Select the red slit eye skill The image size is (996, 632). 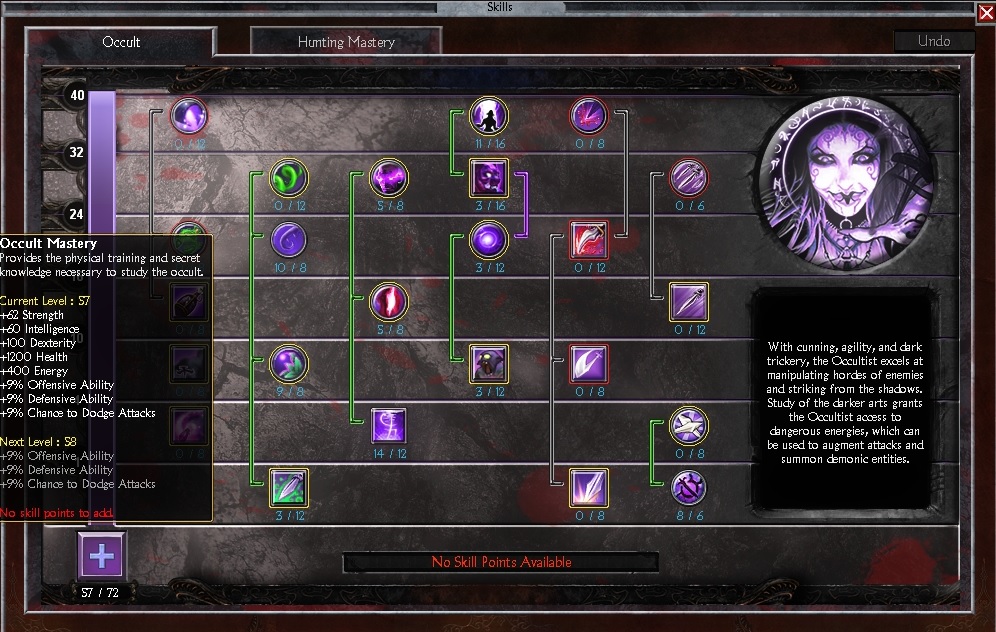click(389, 302)
